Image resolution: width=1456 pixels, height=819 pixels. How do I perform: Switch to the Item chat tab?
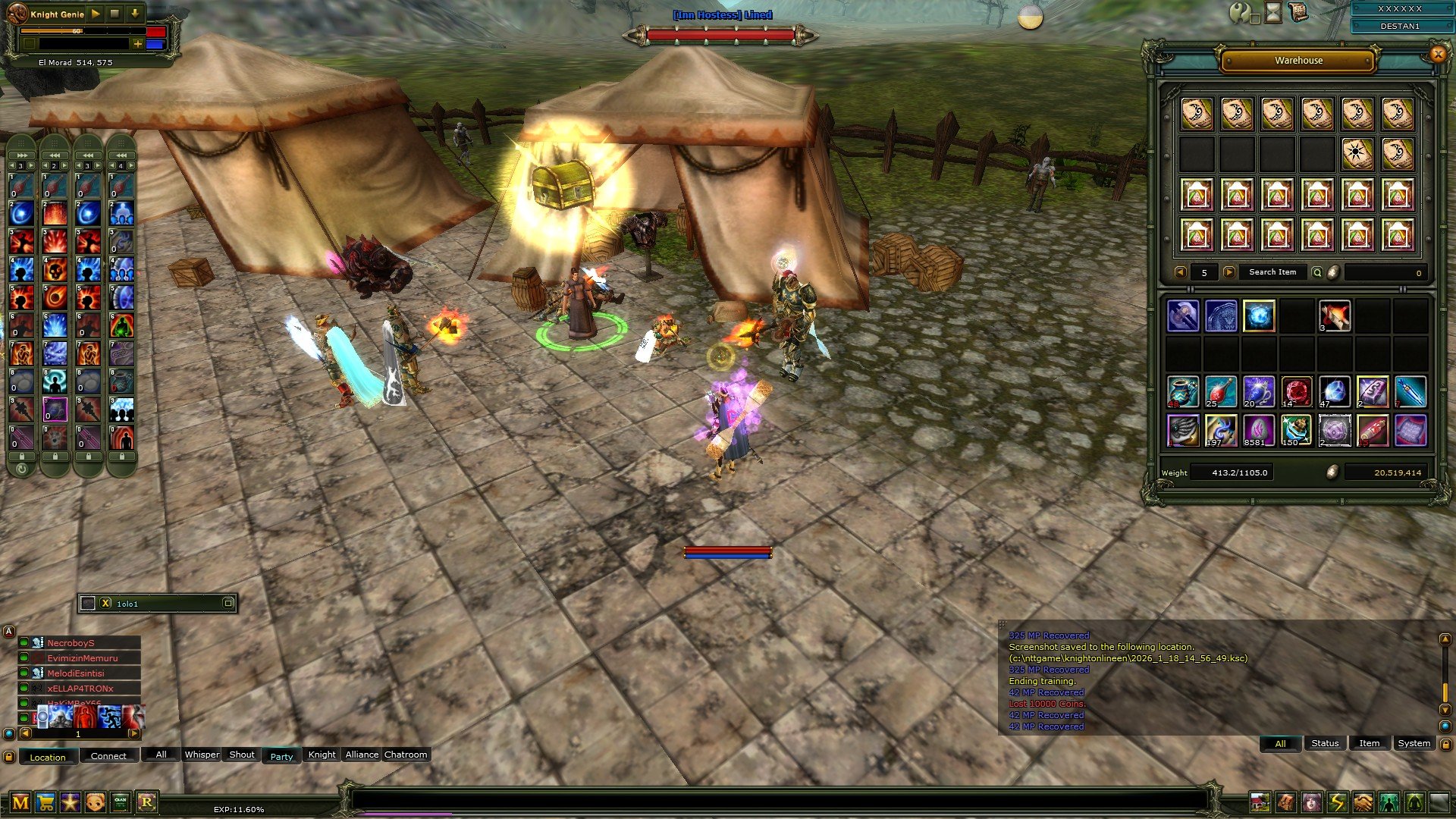1369,742
